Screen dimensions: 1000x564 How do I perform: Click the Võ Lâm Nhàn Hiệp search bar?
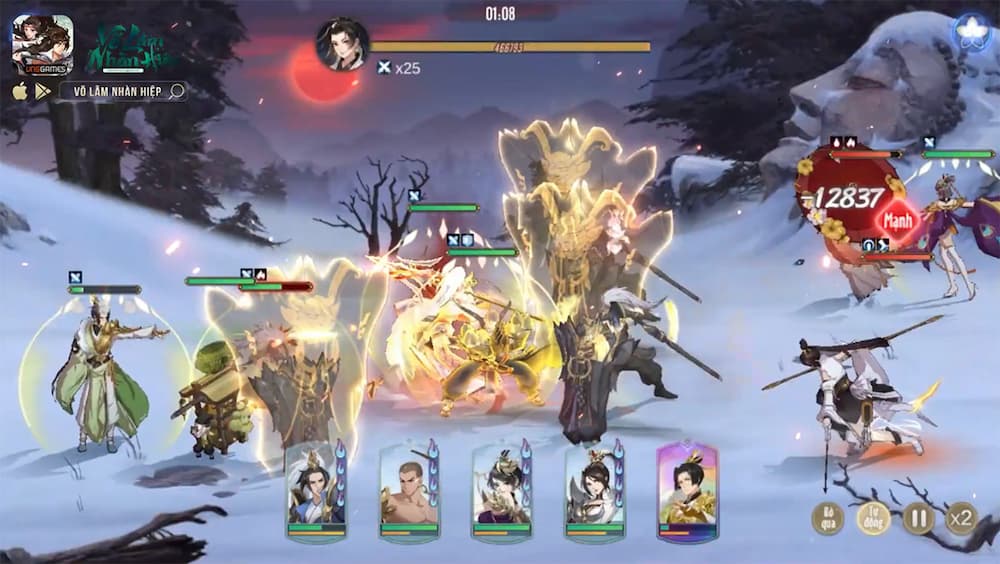tap(123, 91)
